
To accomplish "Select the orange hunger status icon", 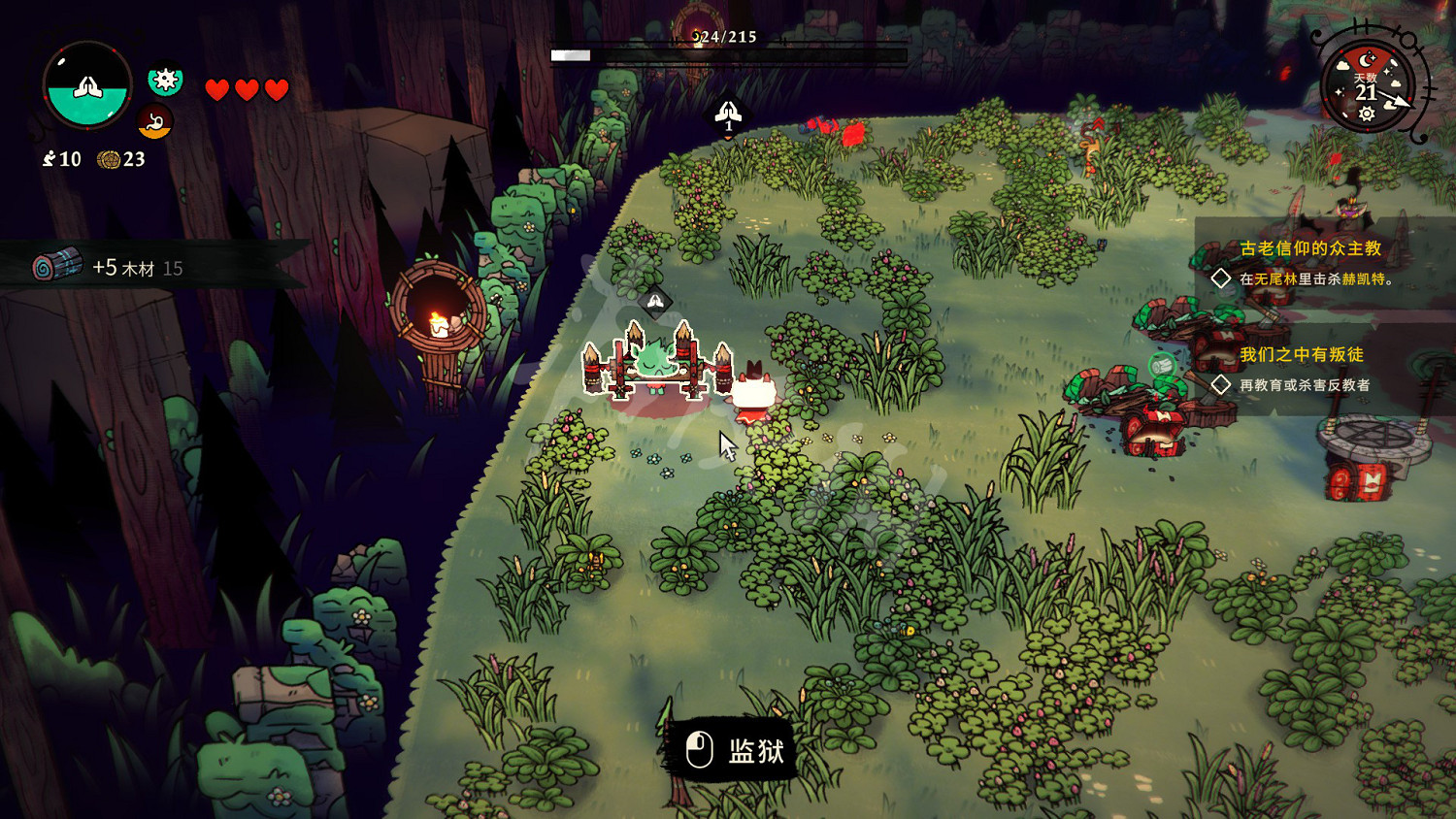I will click(x=154, y=122).
